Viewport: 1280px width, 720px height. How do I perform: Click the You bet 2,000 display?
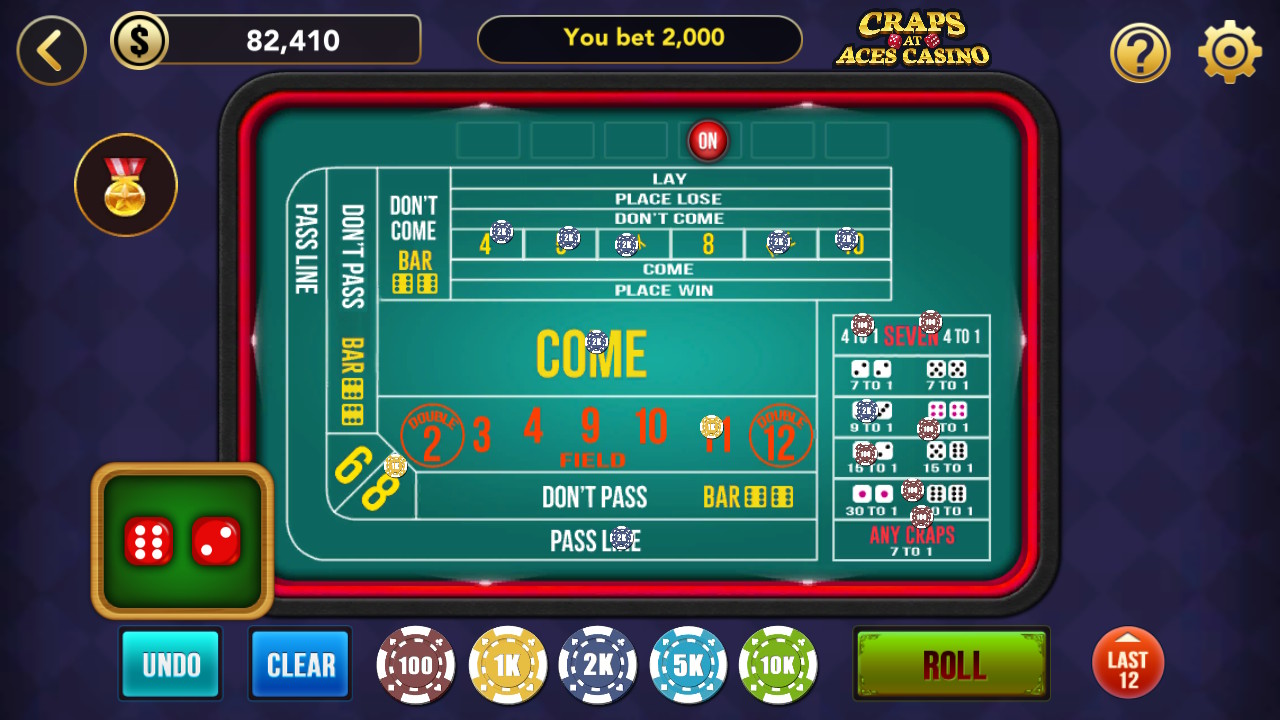click(640, 38)
